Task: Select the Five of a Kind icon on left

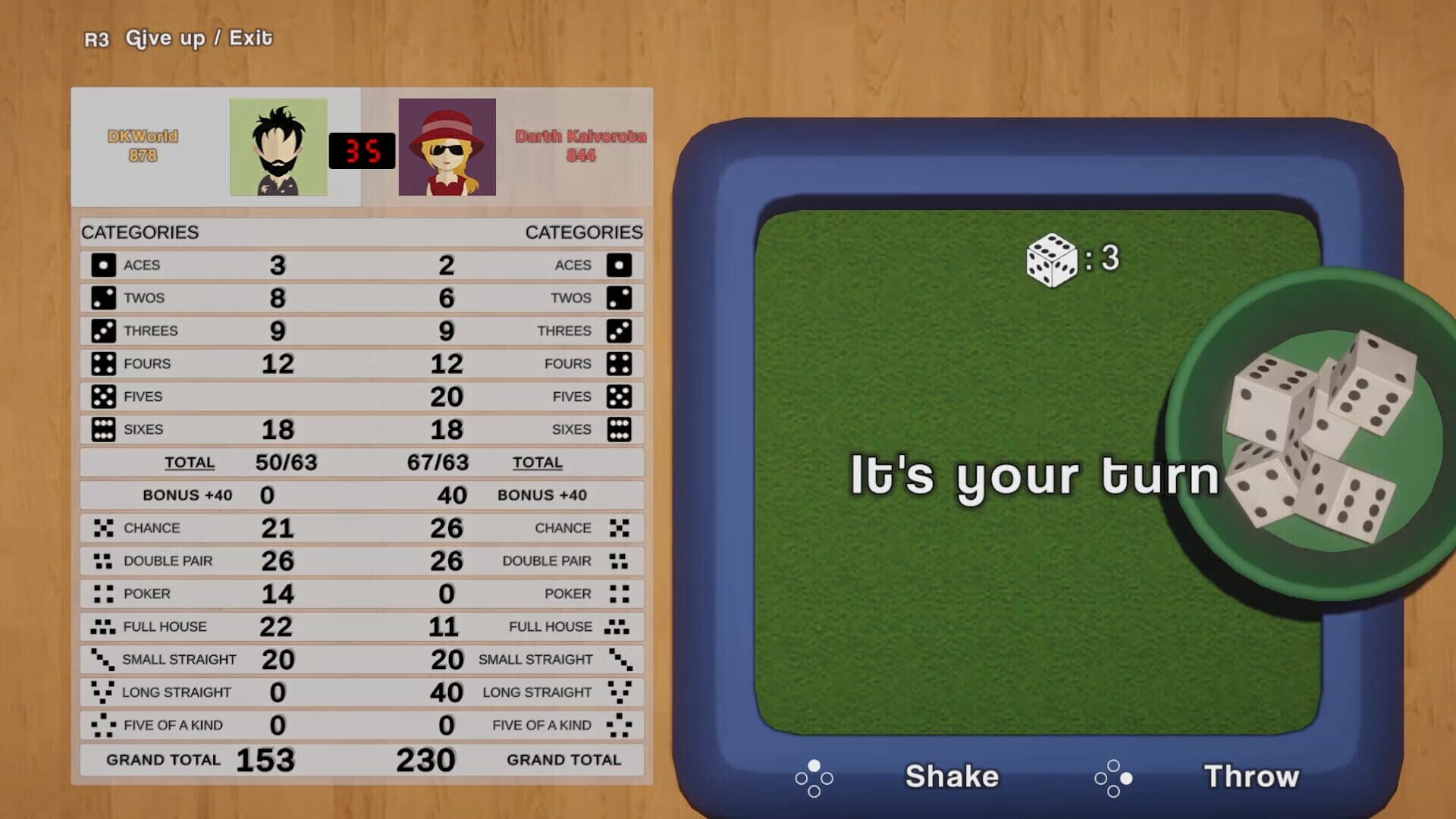Action: click(102, 725)
